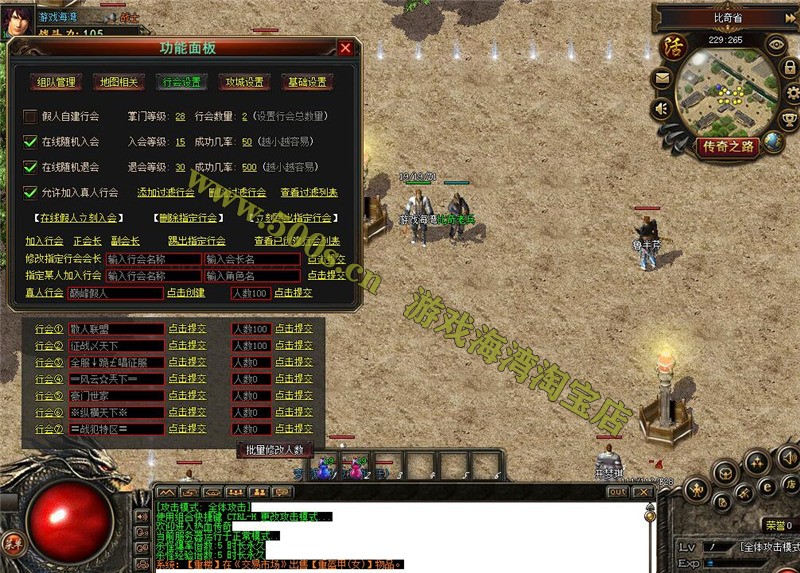
Task: Click the 删除指定行会 link
Action: pyautogui.click(x=188, y=217)
